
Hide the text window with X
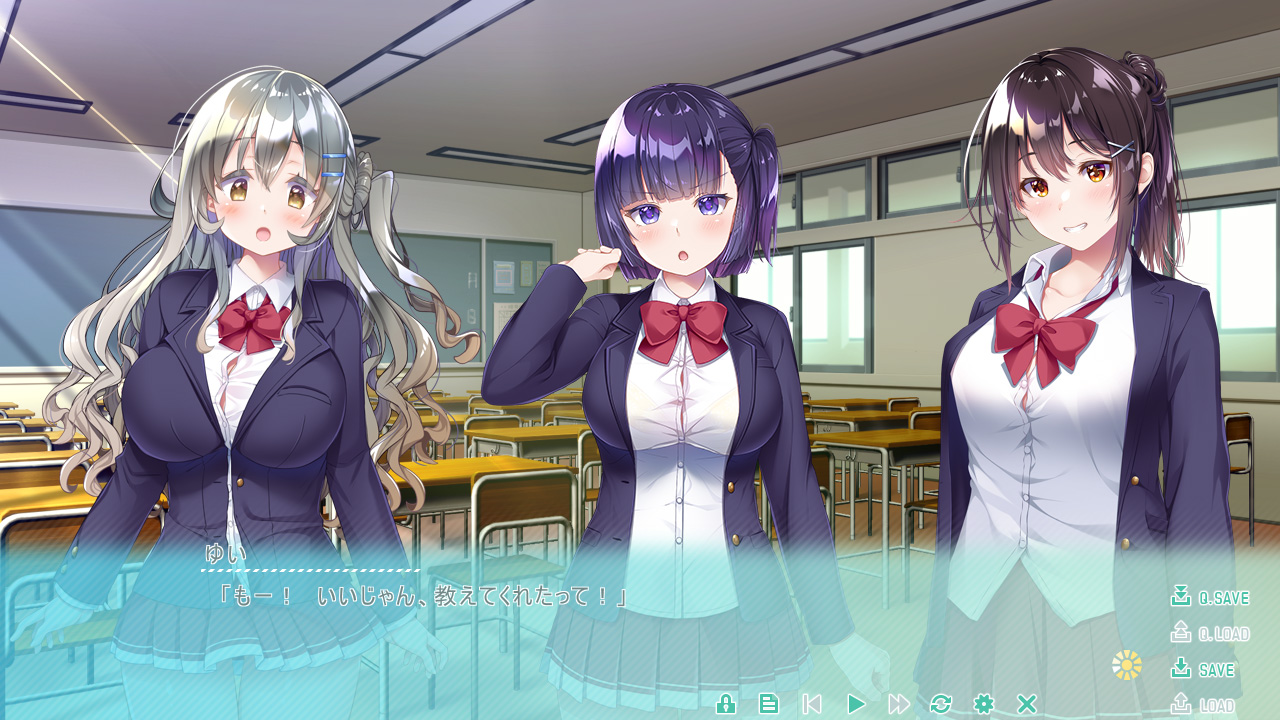click(x=1026, y=704)
